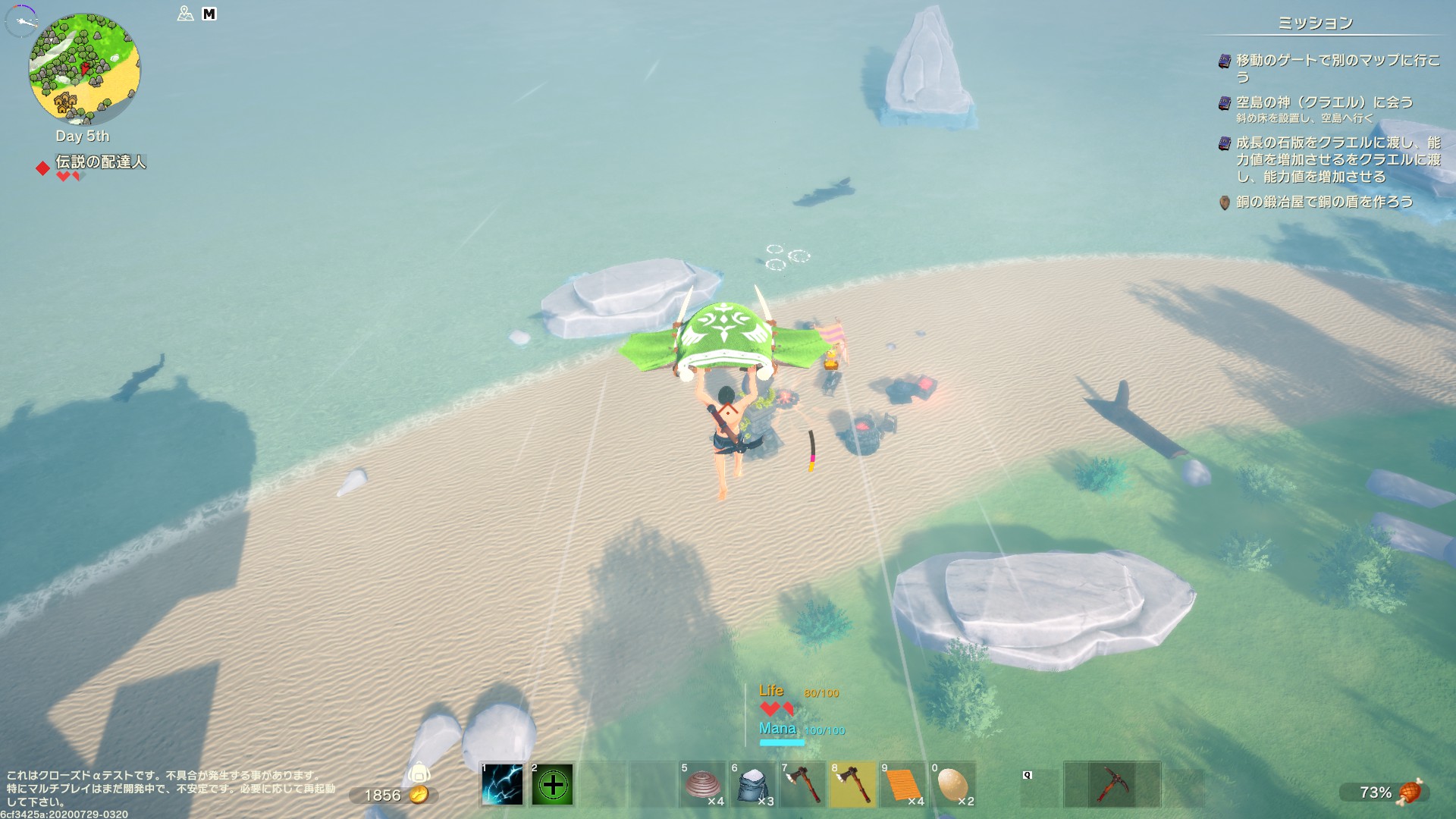The width and height of the screenshot is (1456, 819).
Task: Select the growth stone tablet mission
Action: tap(1337, 159)
